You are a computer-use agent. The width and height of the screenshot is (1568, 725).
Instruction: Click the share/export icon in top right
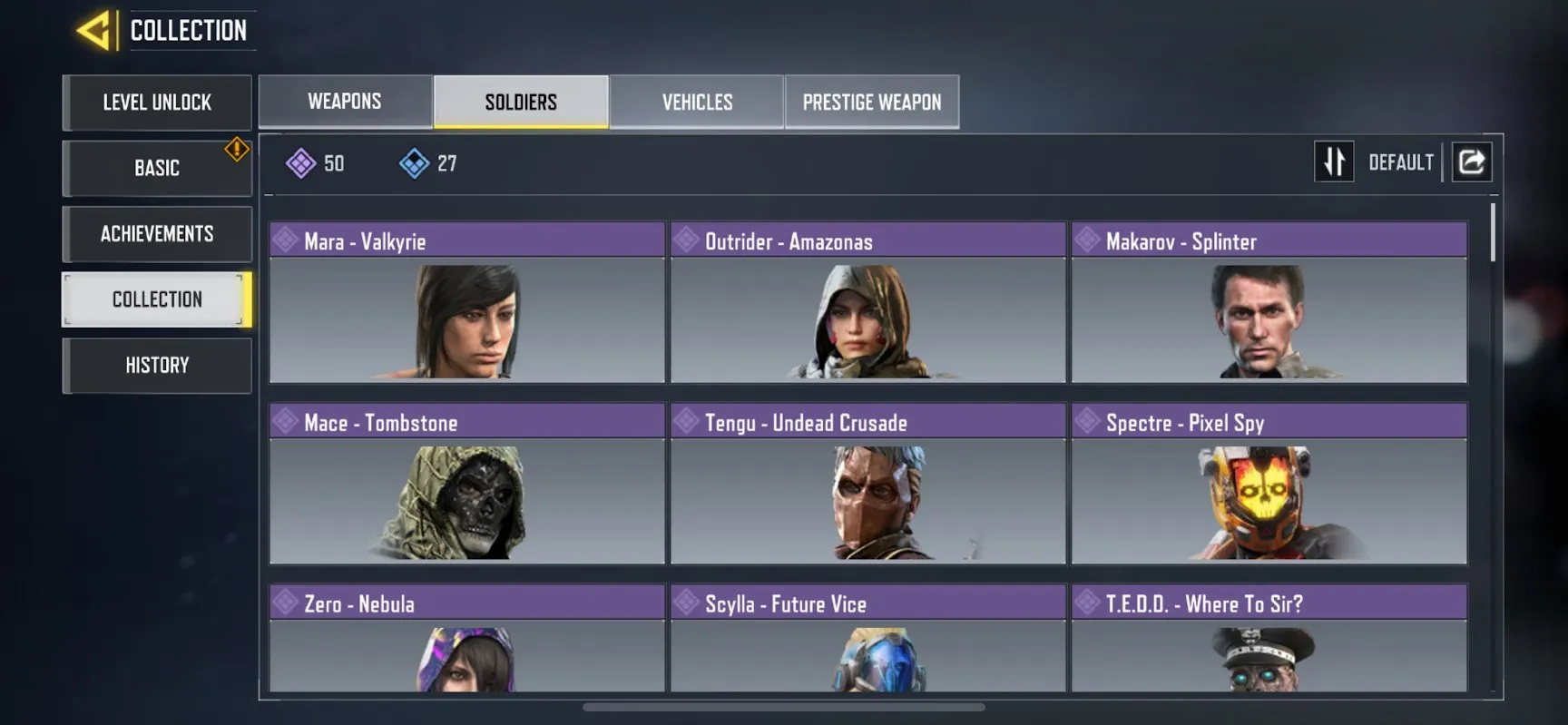coord(1472,162)
